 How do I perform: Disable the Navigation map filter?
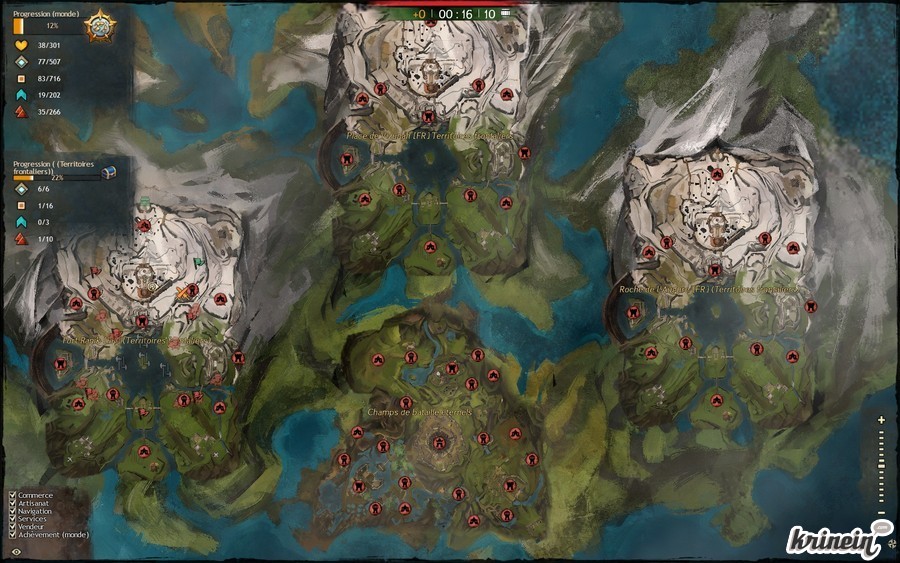point(12,511)
